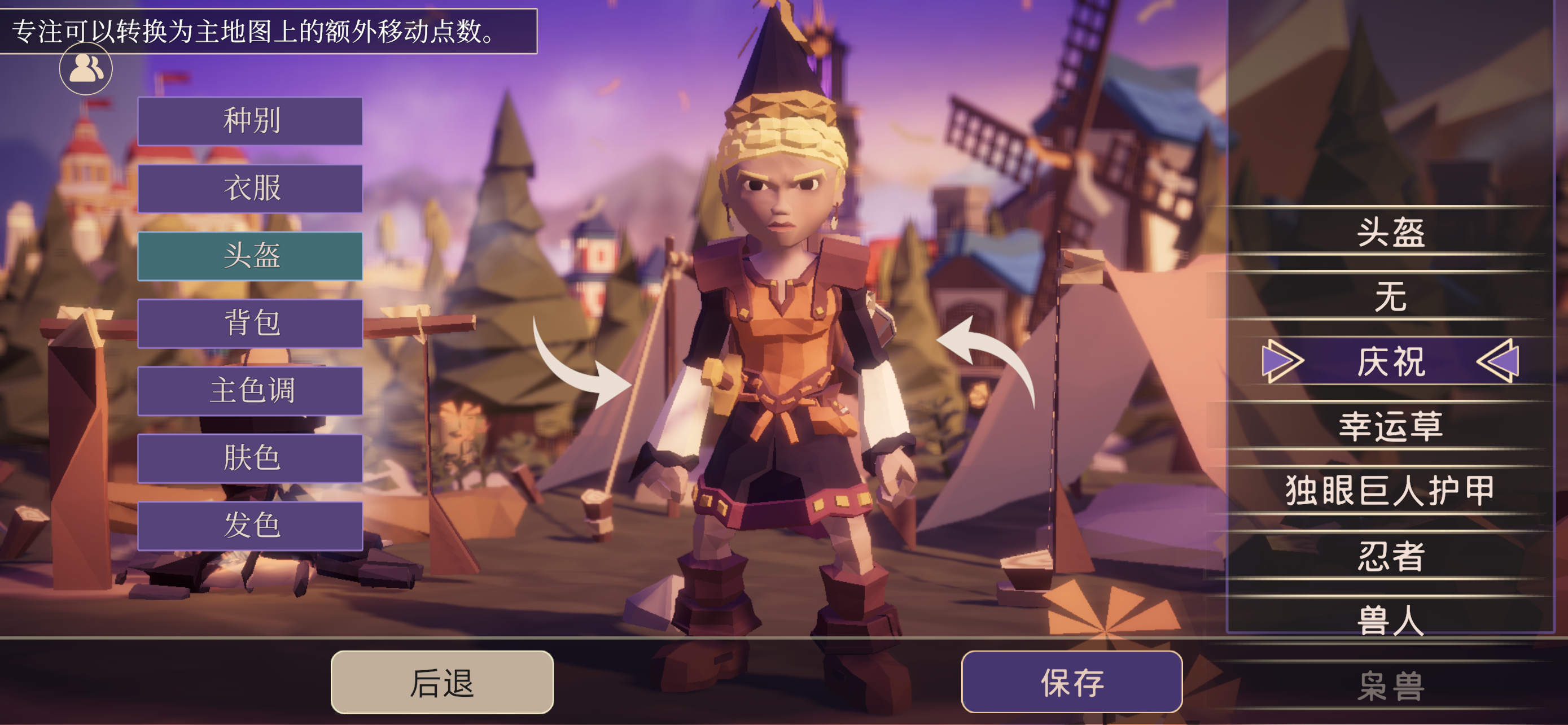
Task: Open the 种别 customization category
Action: point(251,120)
